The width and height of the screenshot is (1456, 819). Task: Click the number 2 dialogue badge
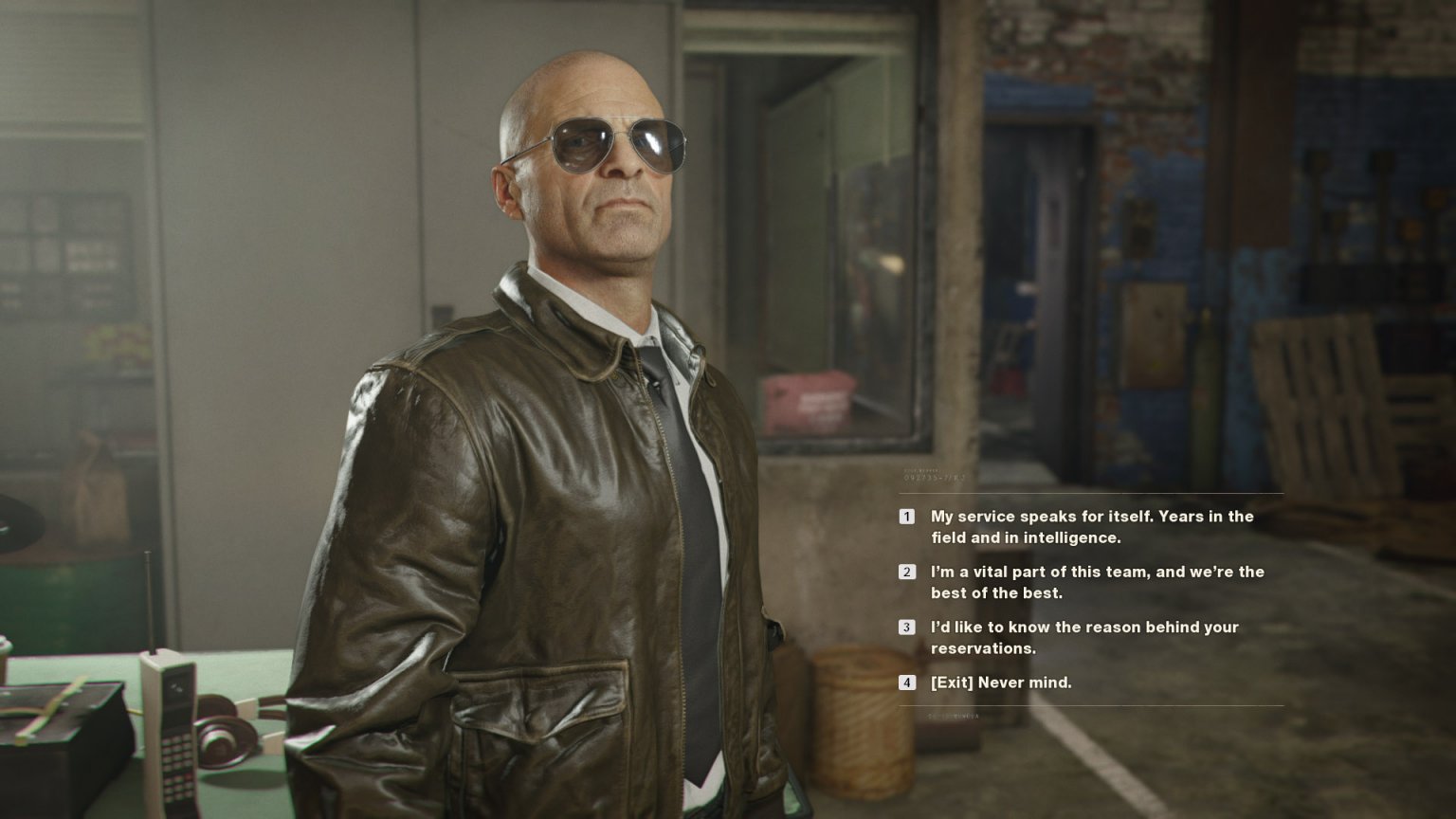(x=907, y=572)
